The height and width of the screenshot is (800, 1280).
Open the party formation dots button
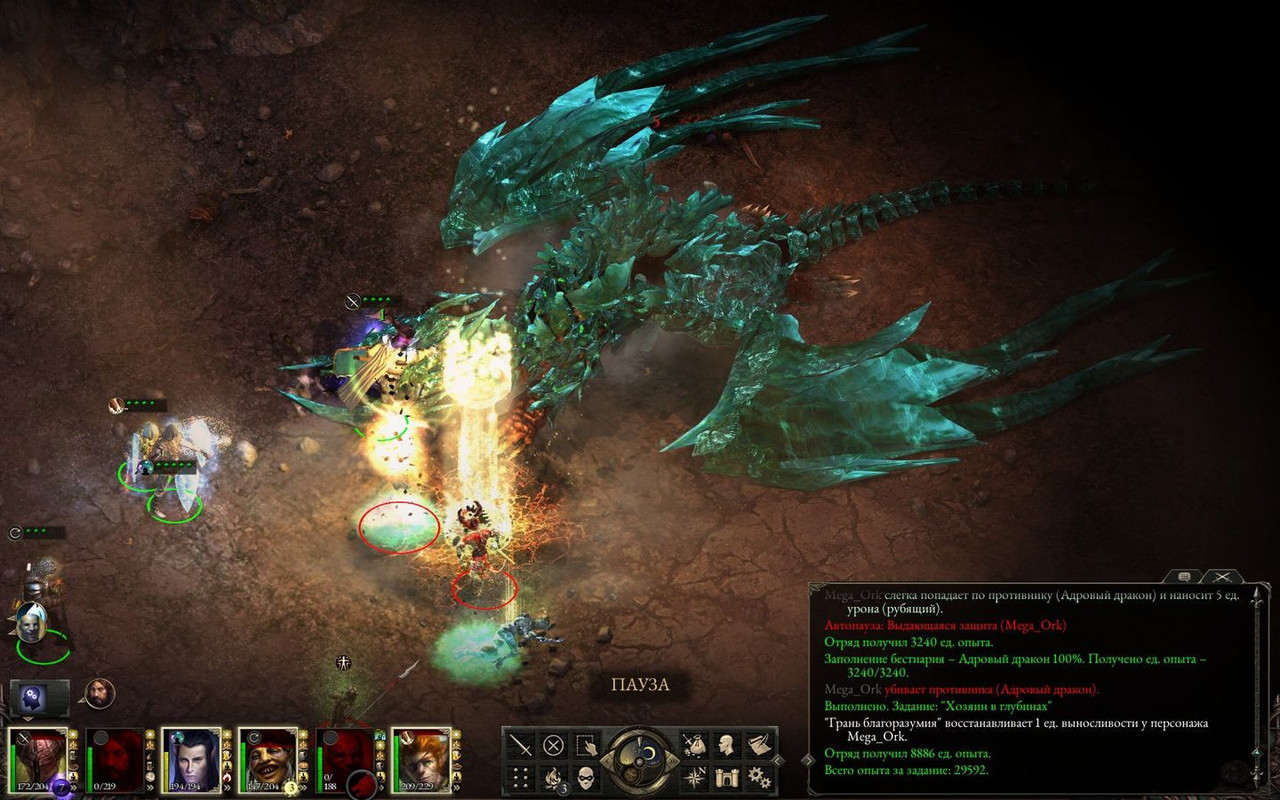[x=521, y=777]
